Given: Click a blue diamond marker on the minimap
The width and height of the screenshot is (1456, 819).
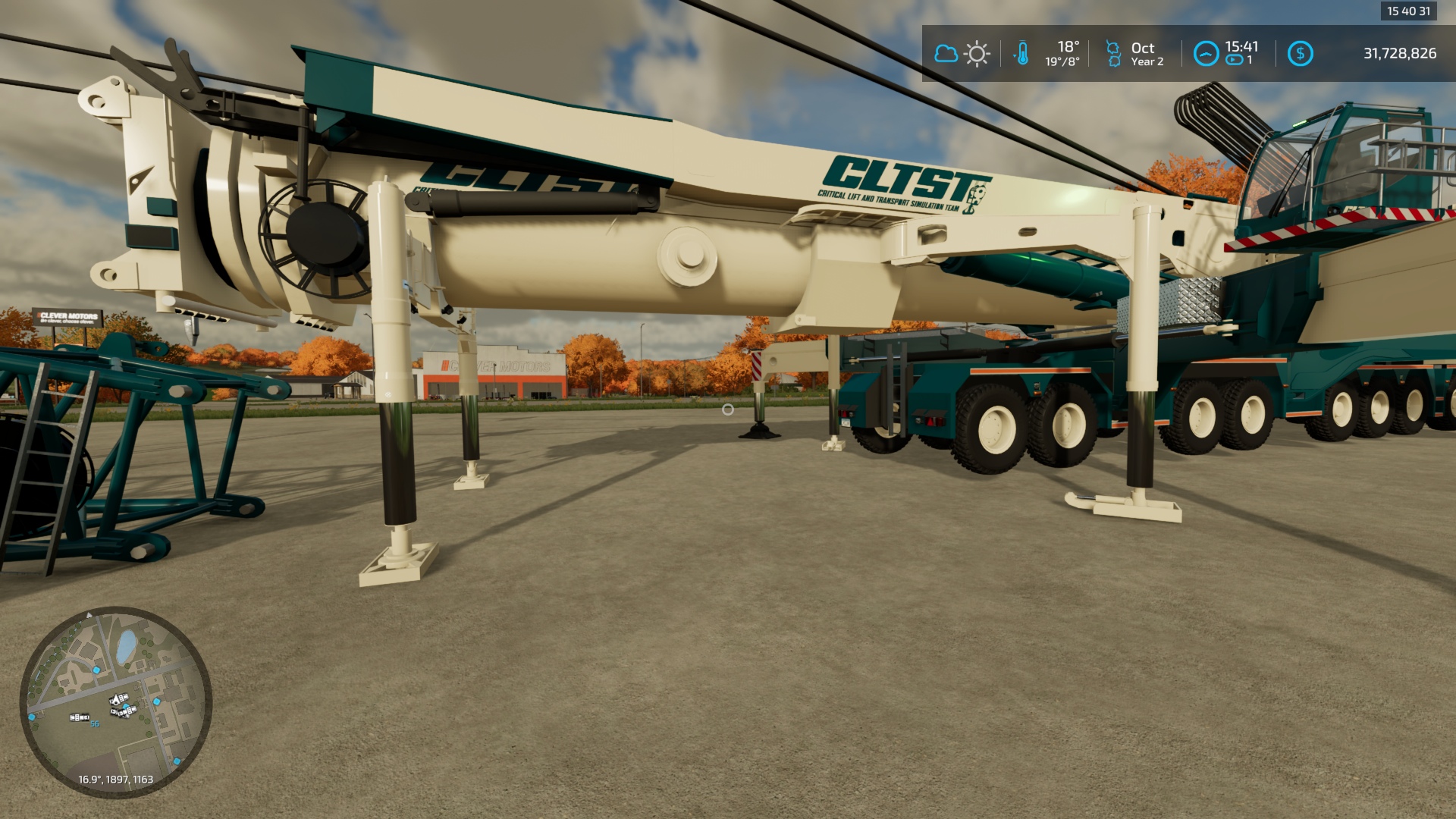Looking at the screenshot, I should (x=96, y=670).
